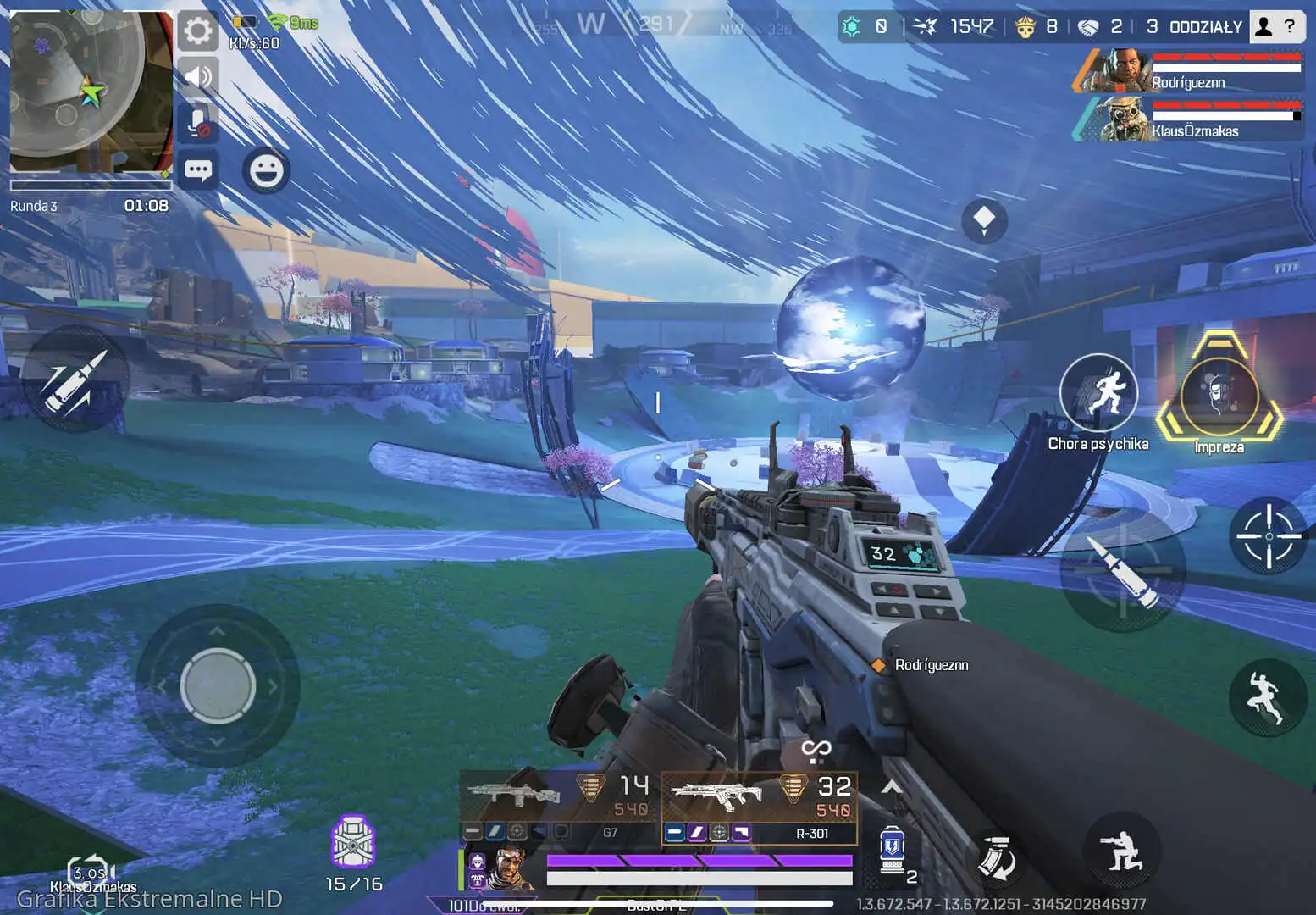Mute the microphone
Image resolution: width=1316 pixels, height=915 pixels.
click(198, 124)
